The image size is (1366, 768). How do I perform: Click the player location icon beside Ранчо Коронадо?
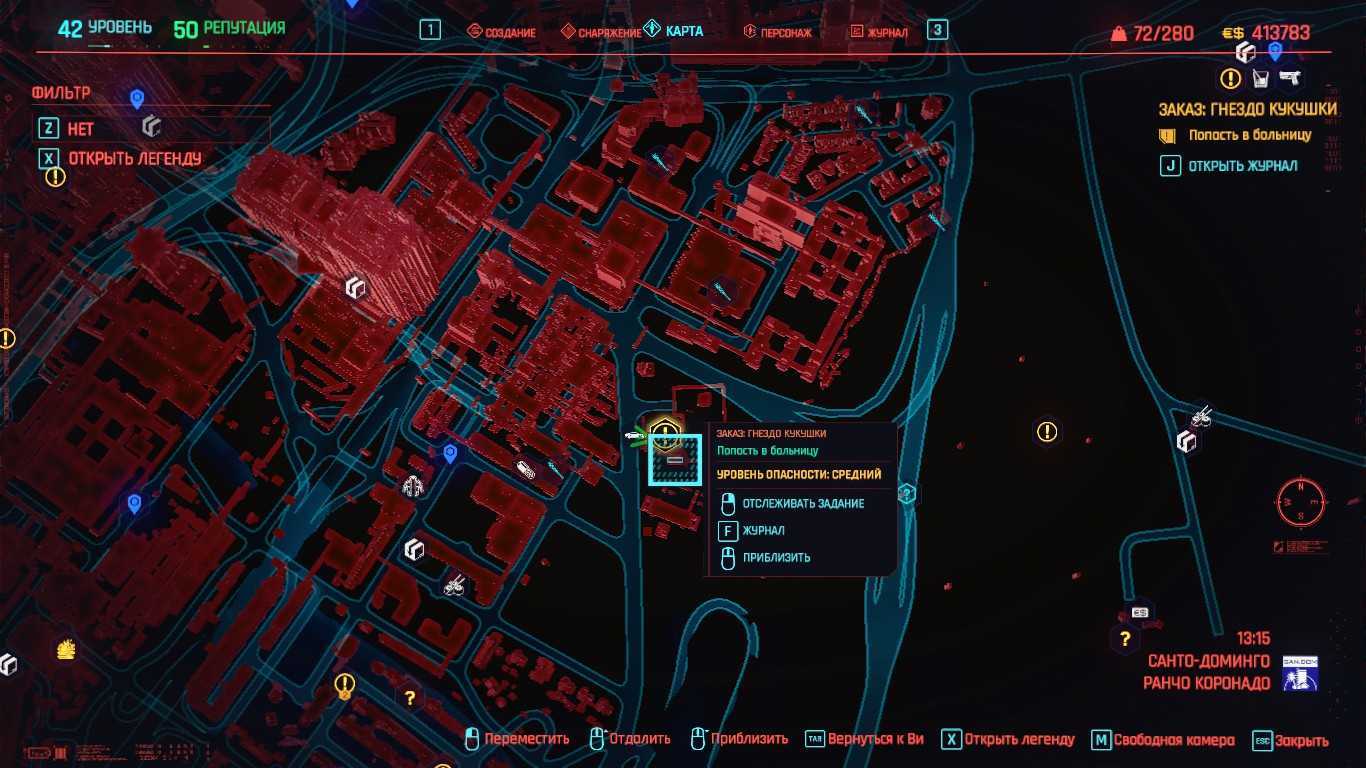(x=1301, y=673)
